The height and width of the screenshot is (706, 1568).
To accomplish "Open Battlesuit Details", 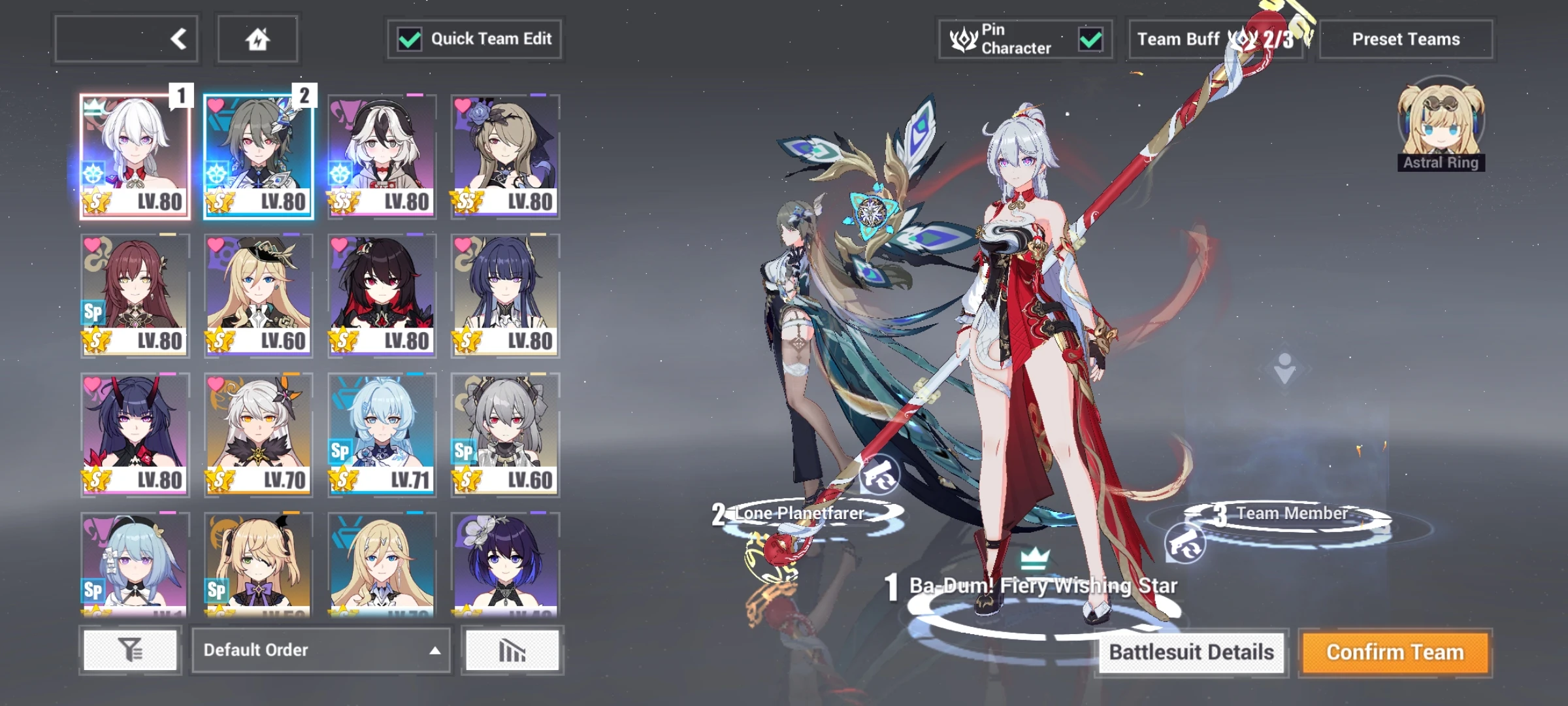I will coord(1192,652).
